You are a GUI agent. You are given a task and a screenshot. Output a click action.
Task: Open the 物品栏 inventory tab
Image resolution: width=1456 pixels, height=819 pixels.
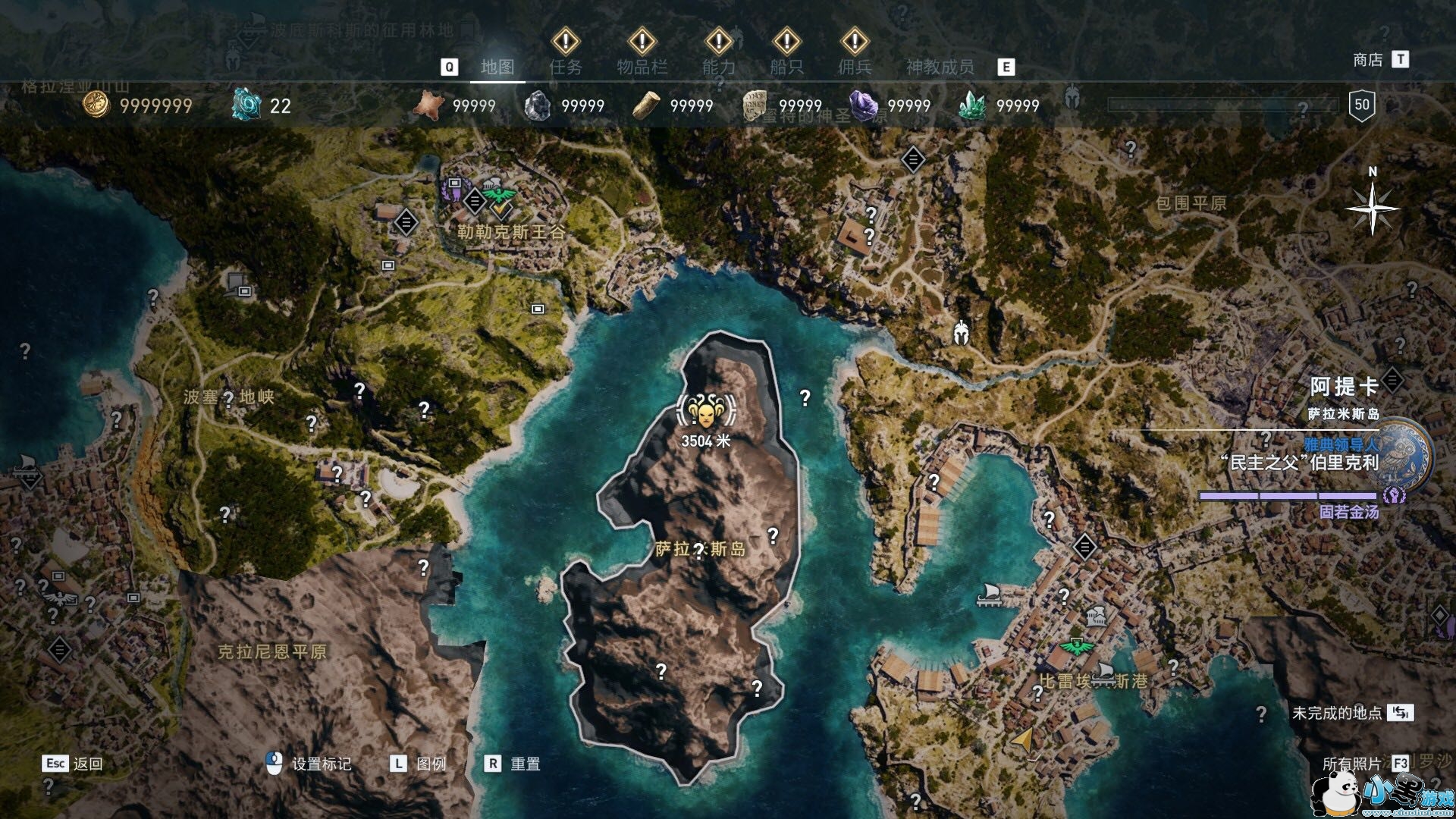click(642, 67)
